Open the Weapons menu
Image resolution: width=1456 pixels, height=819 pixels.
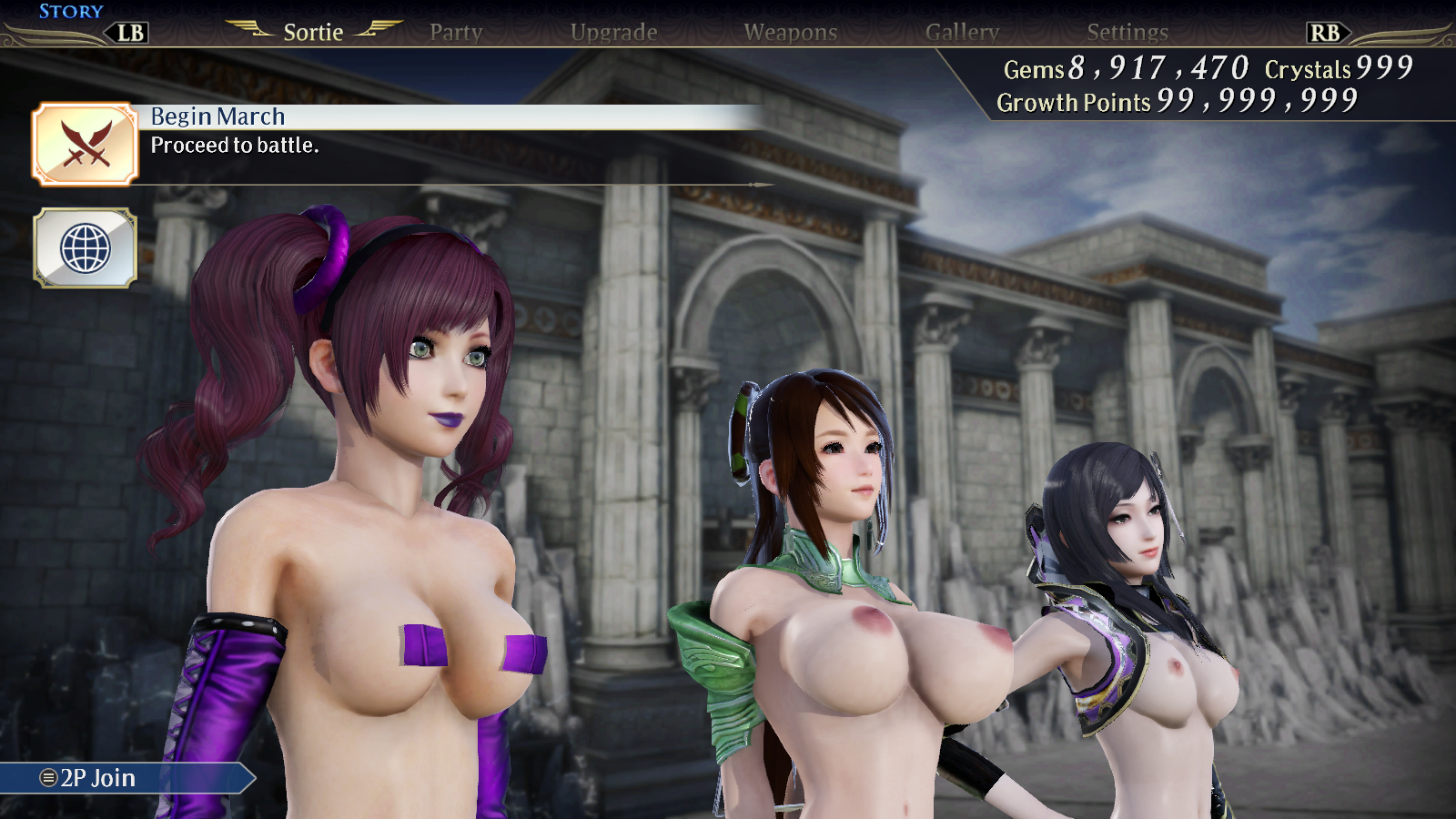pos(792,32)
